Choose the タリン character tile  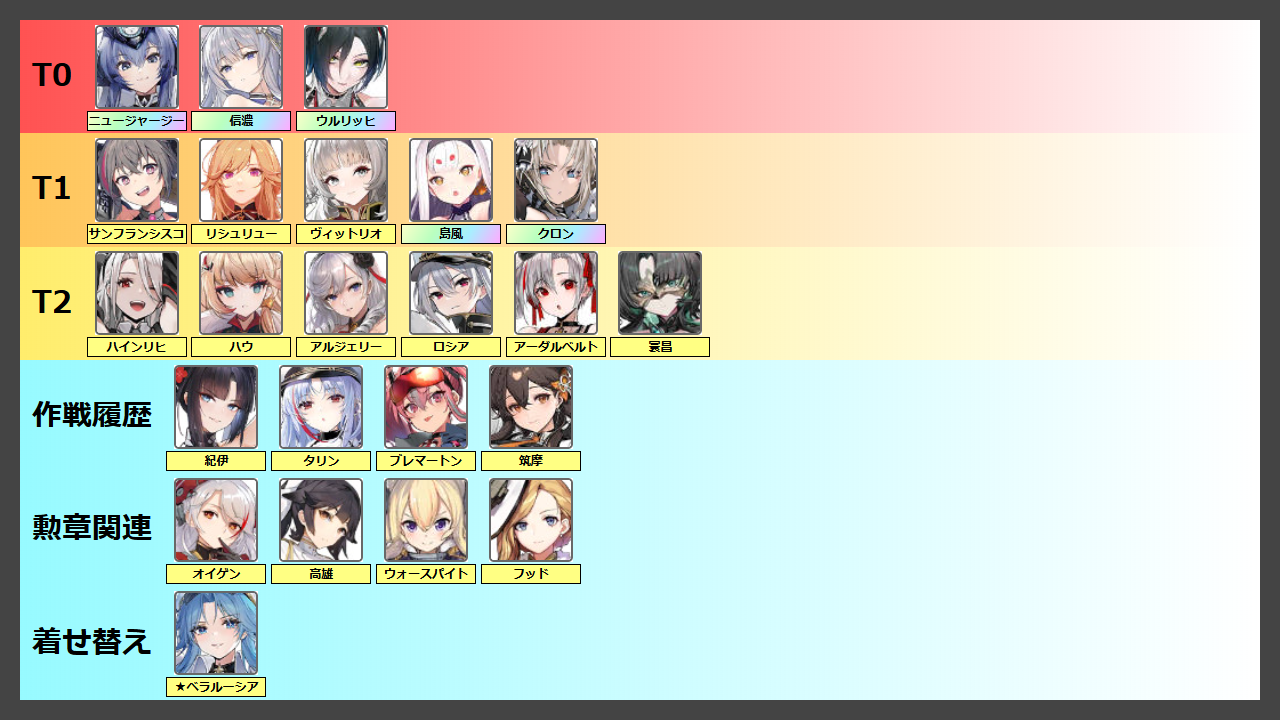click(x=321, y=407)
